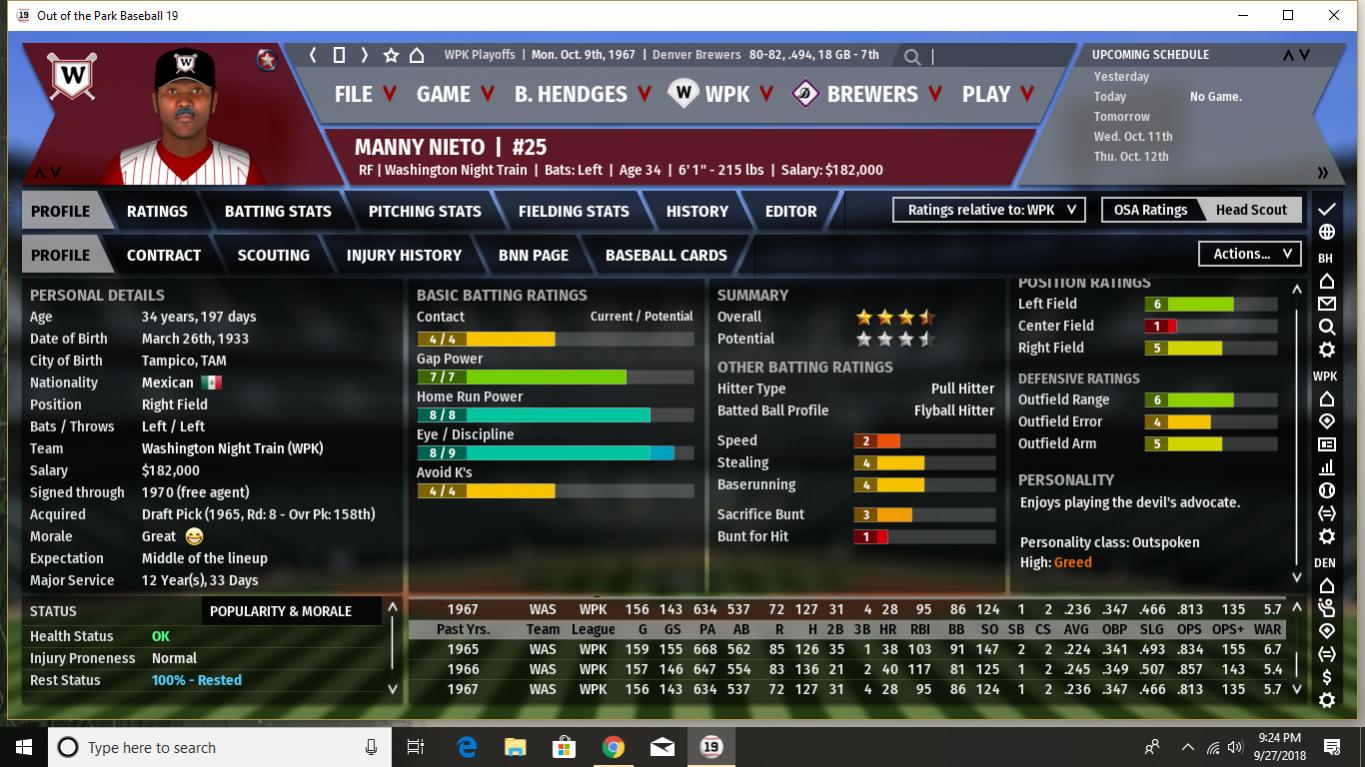
Task: Minimize the game window
Action: 1242,16
